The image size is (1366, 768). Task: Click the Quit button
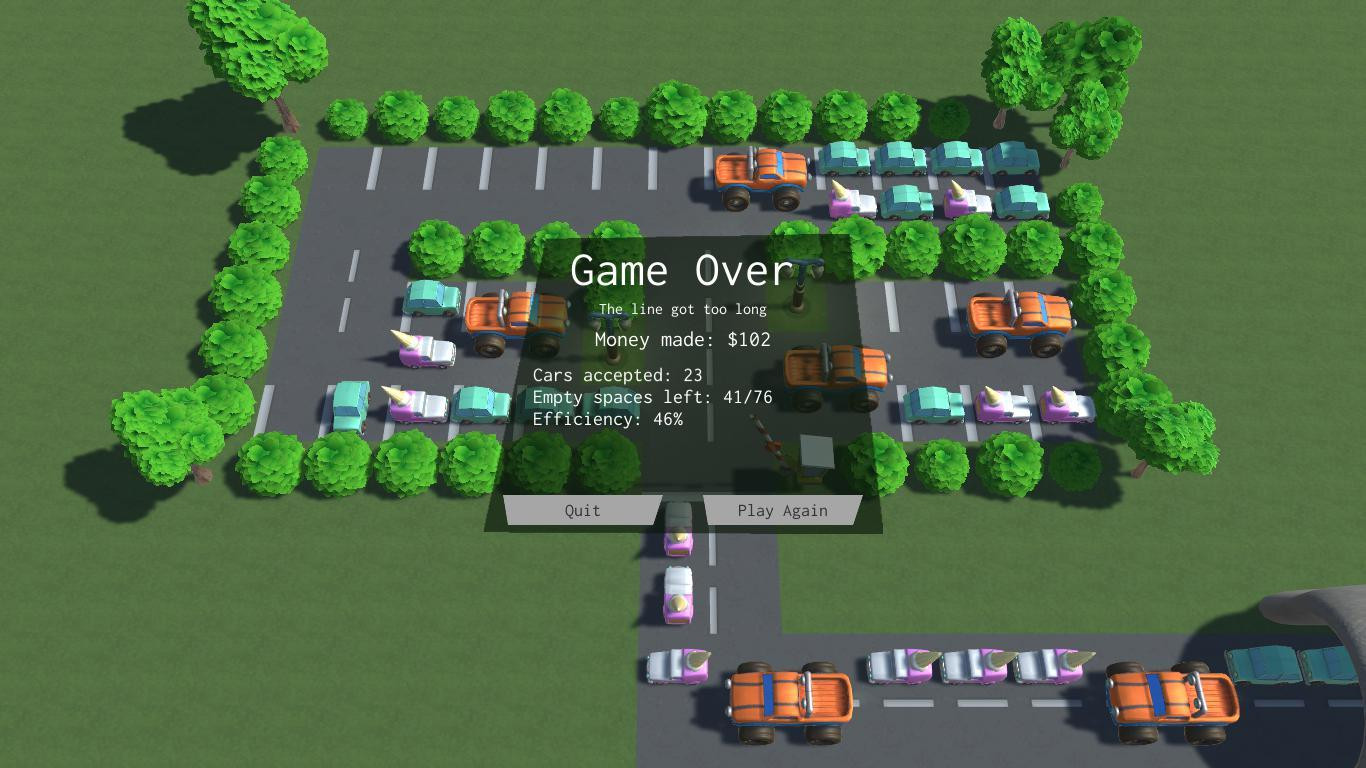point(582,510)
